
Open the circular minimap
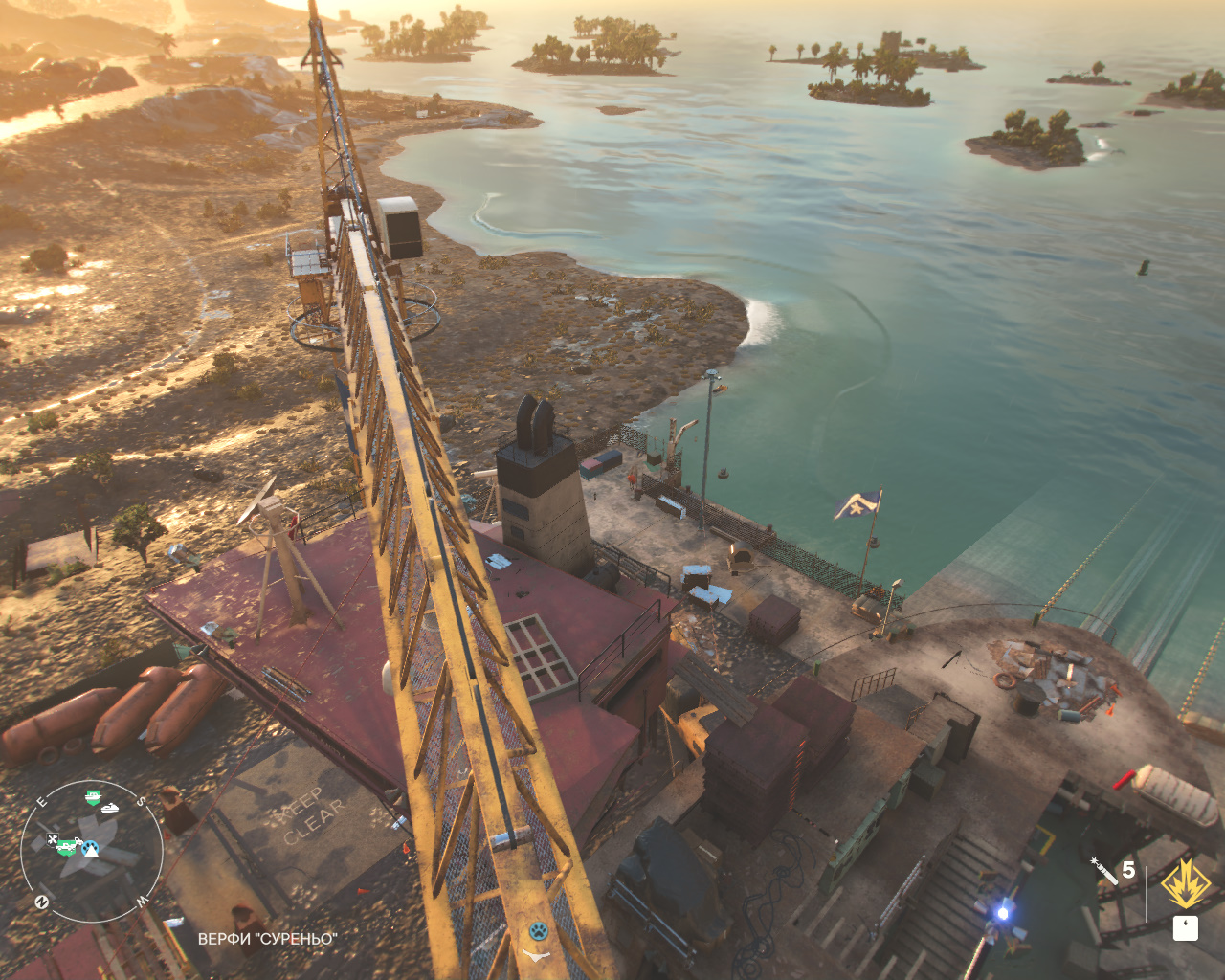pos(92,851)
